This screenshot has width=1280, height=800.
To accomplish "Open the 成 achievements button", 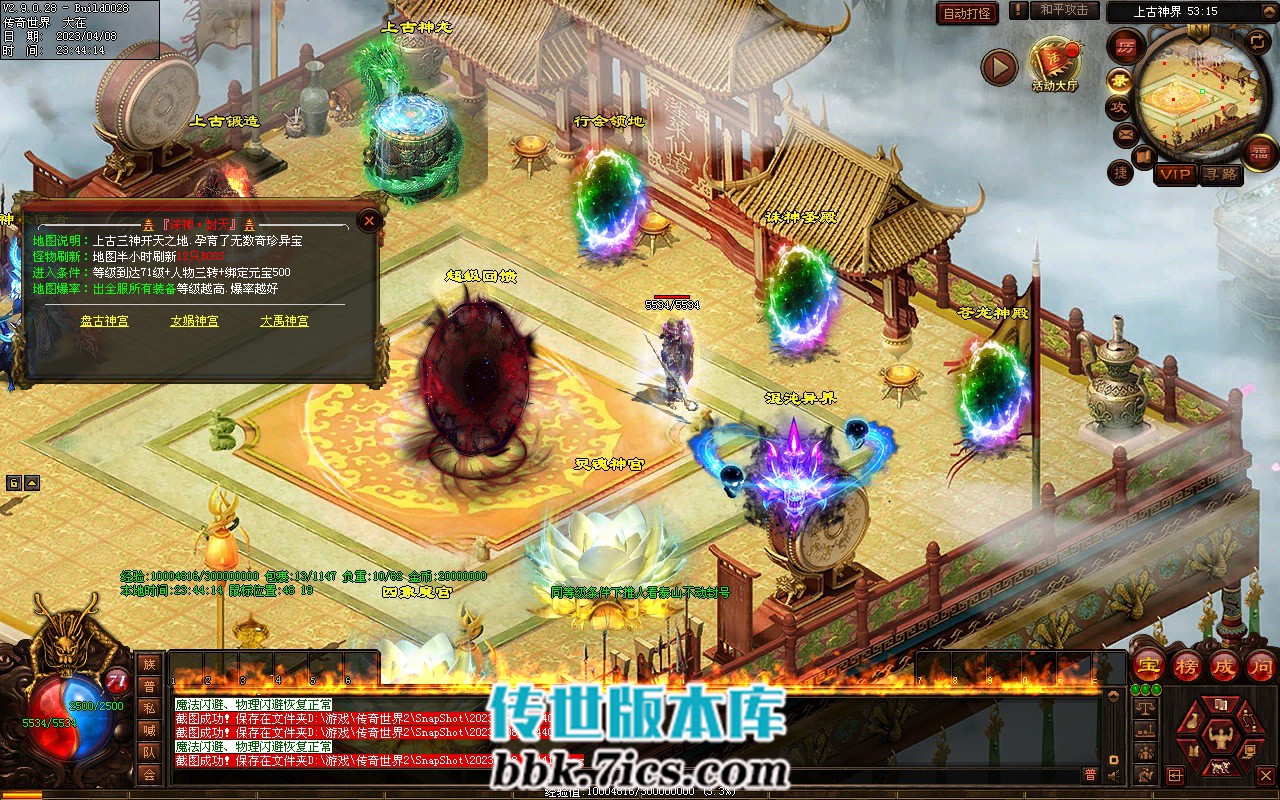I will (1224, 664).
